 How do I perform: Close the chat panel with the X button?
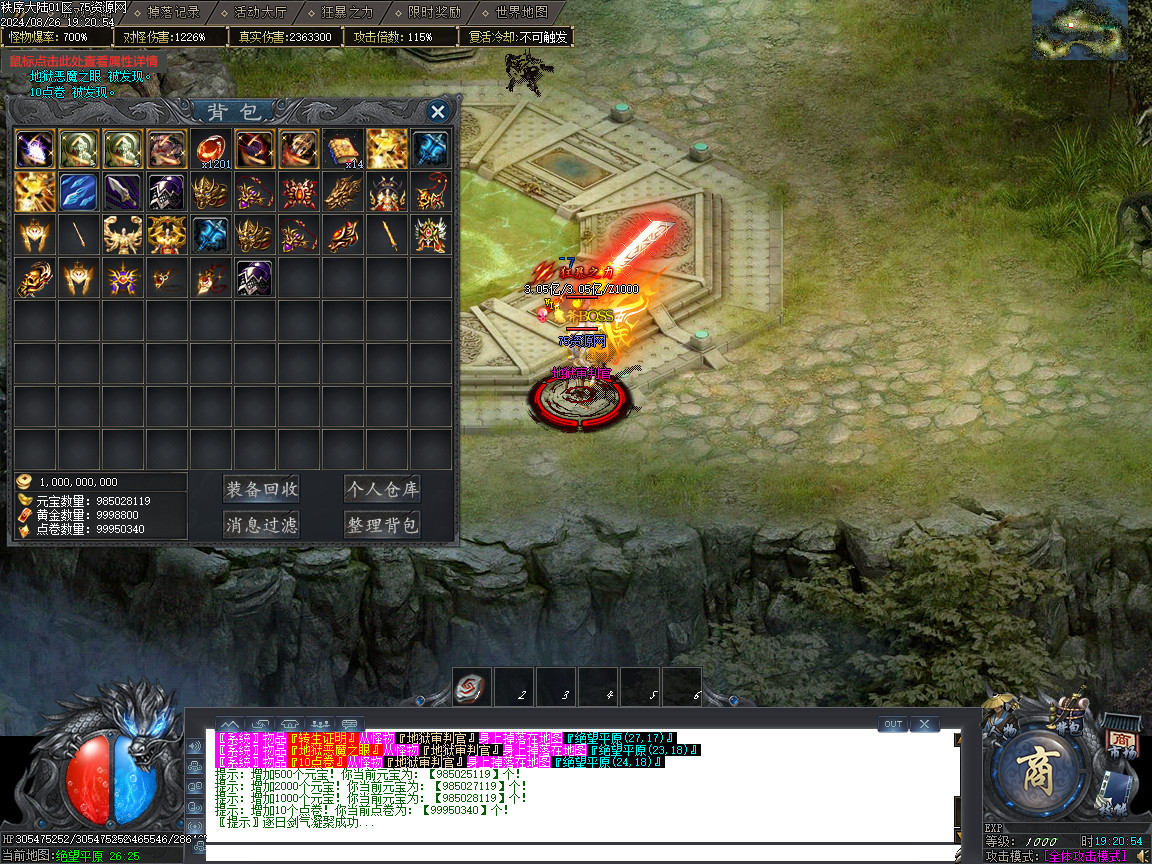(924, 724)
